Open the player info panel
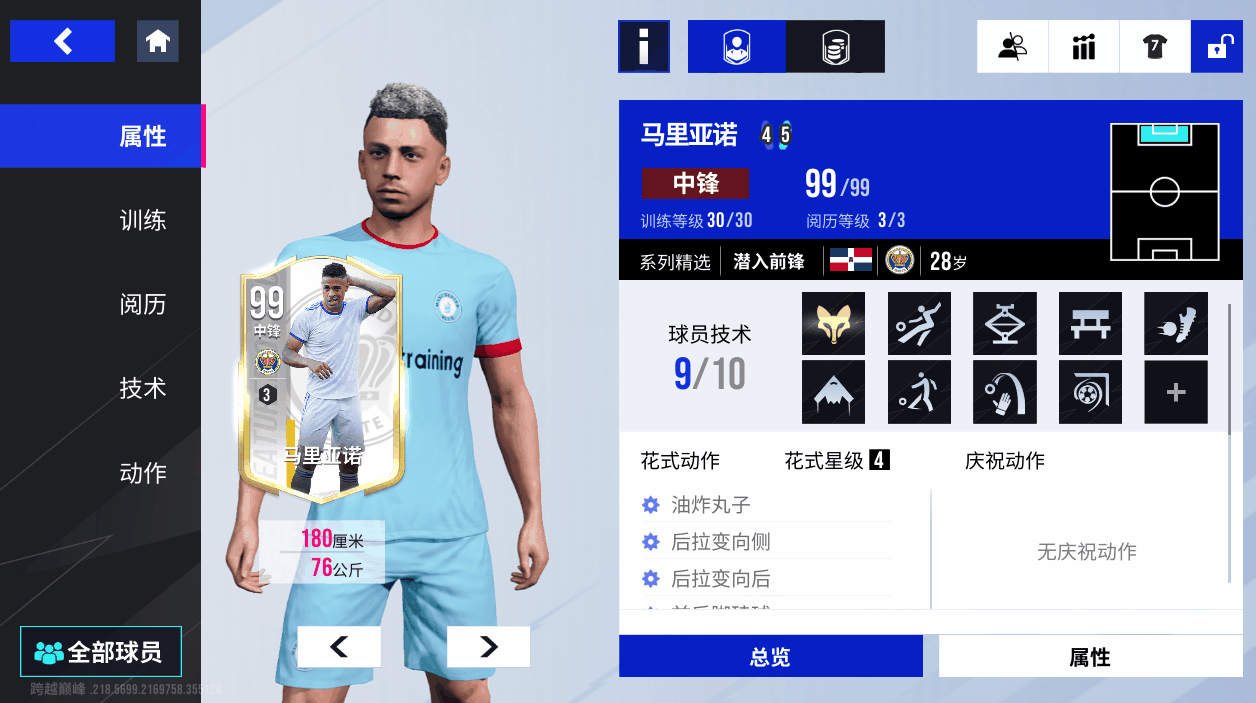 click(x=643, y=46)
